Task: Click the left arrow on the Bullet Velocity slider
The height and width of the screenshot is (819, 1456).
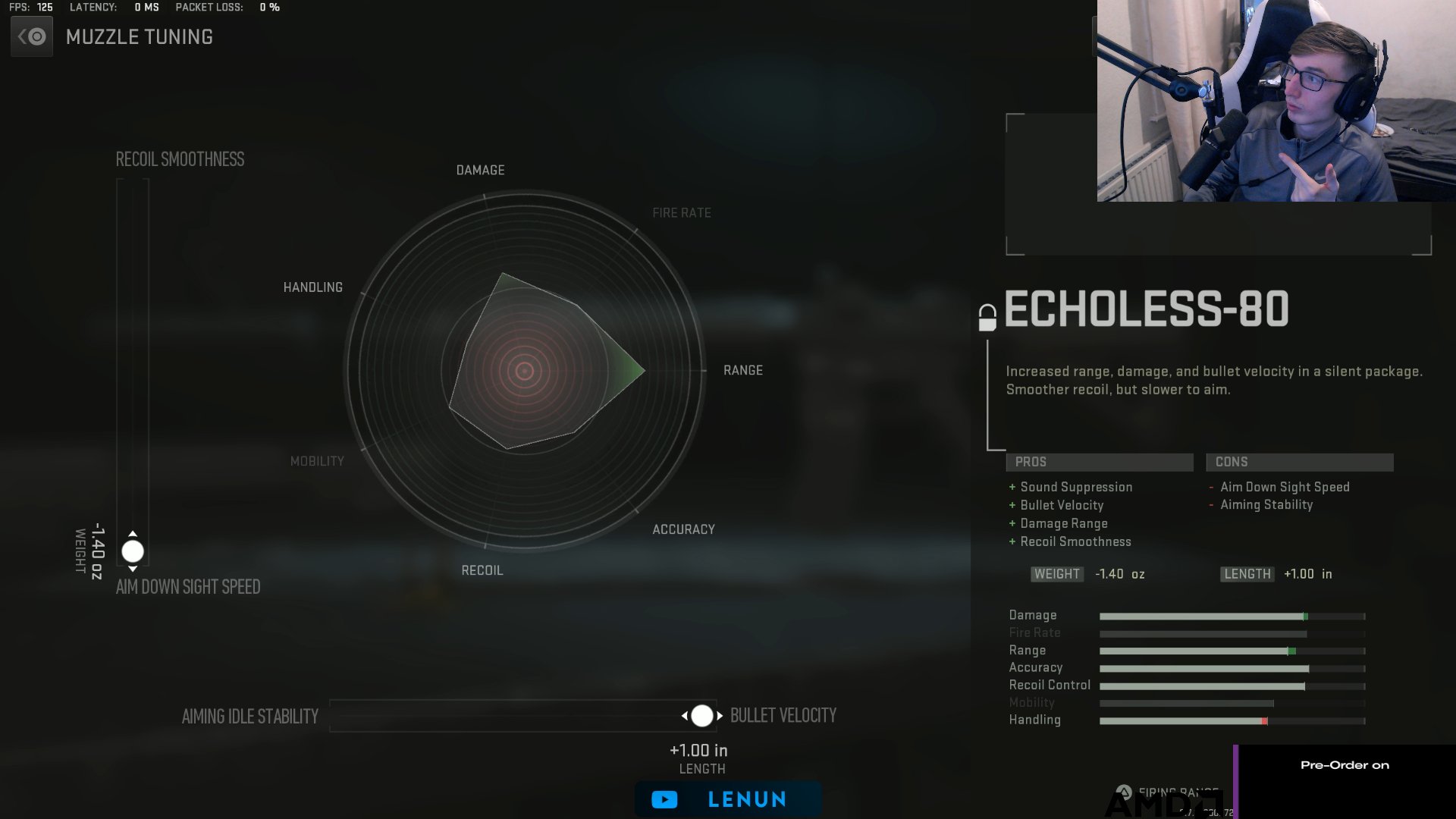Action: click(x=686, y=715)
